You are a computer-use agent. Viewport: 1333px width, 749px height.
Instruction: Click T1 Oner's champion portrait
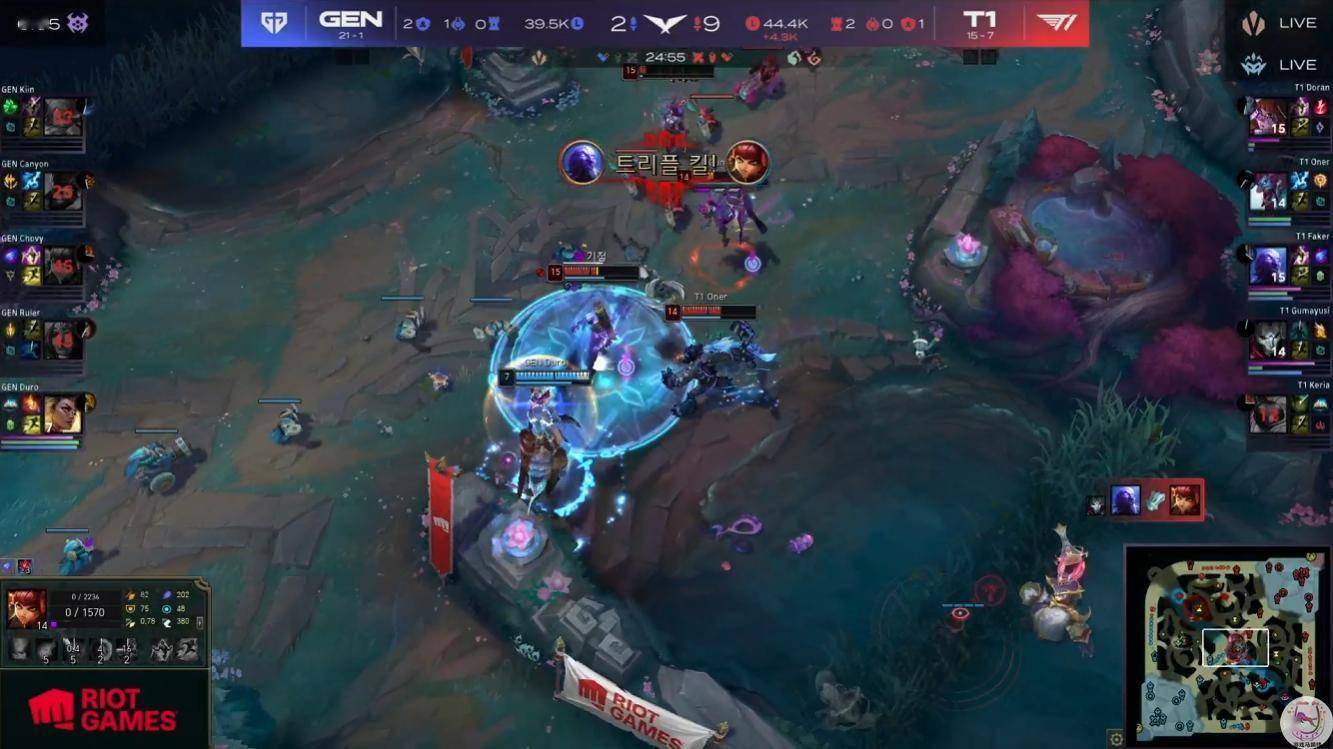coord(1269,191)
